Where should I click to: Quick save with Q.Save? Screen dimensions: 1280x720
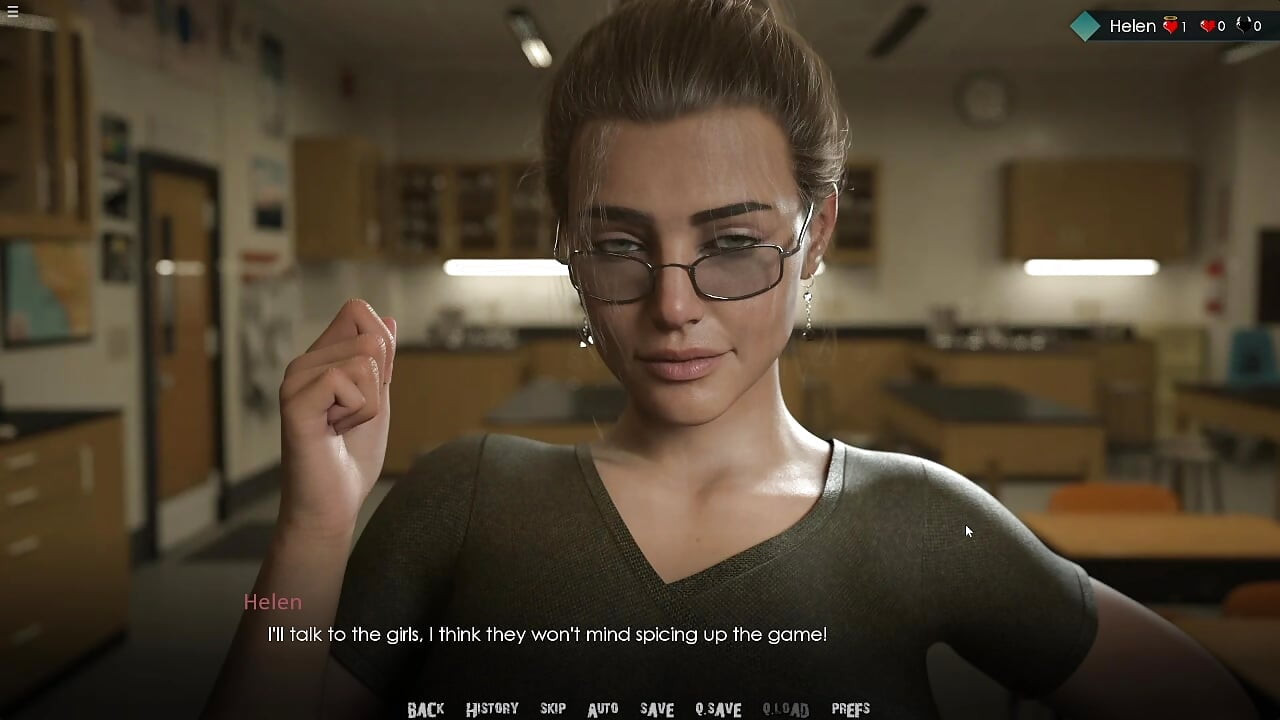[718, 709]
